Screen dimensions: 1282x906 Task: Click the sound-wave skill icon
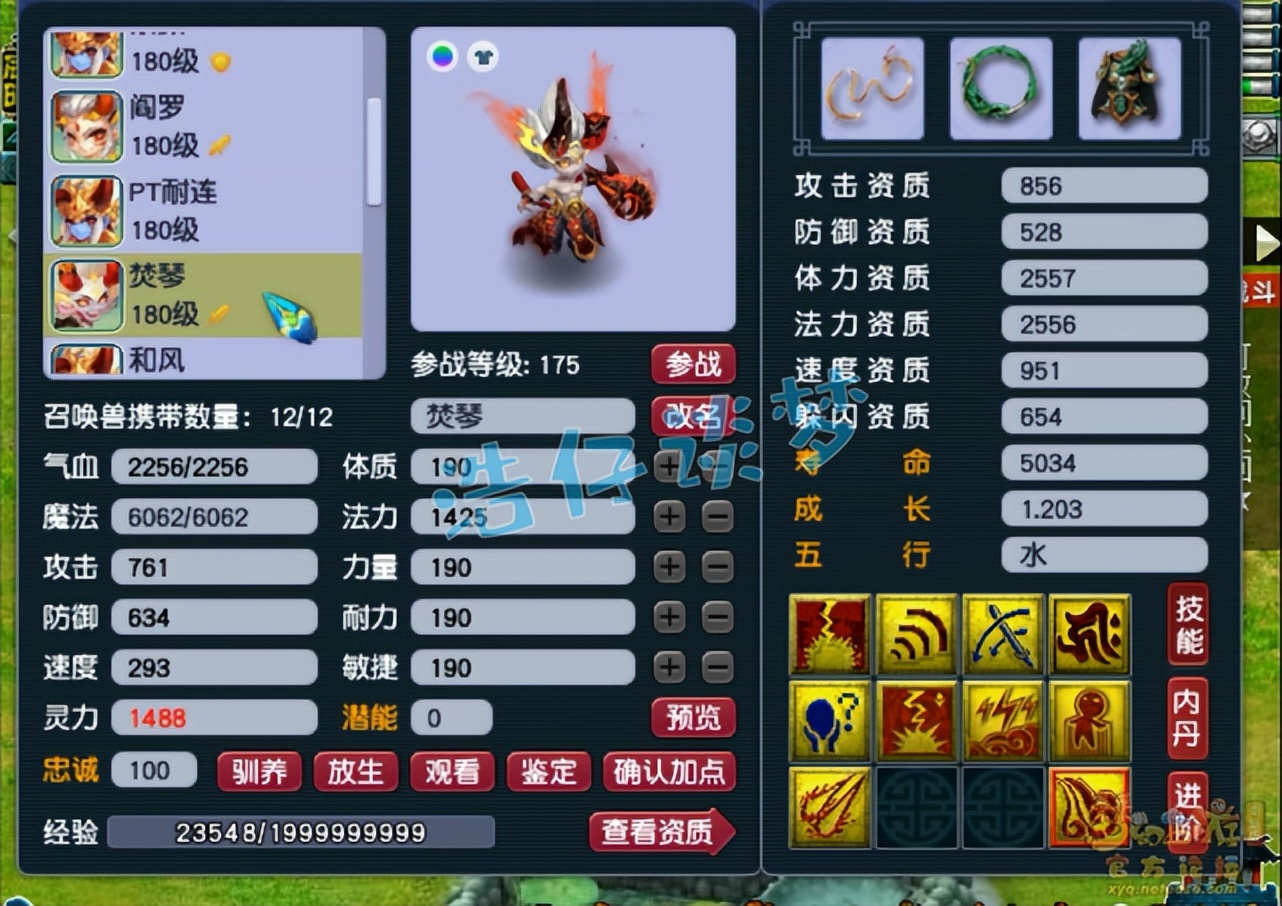(x=917, y=630)
